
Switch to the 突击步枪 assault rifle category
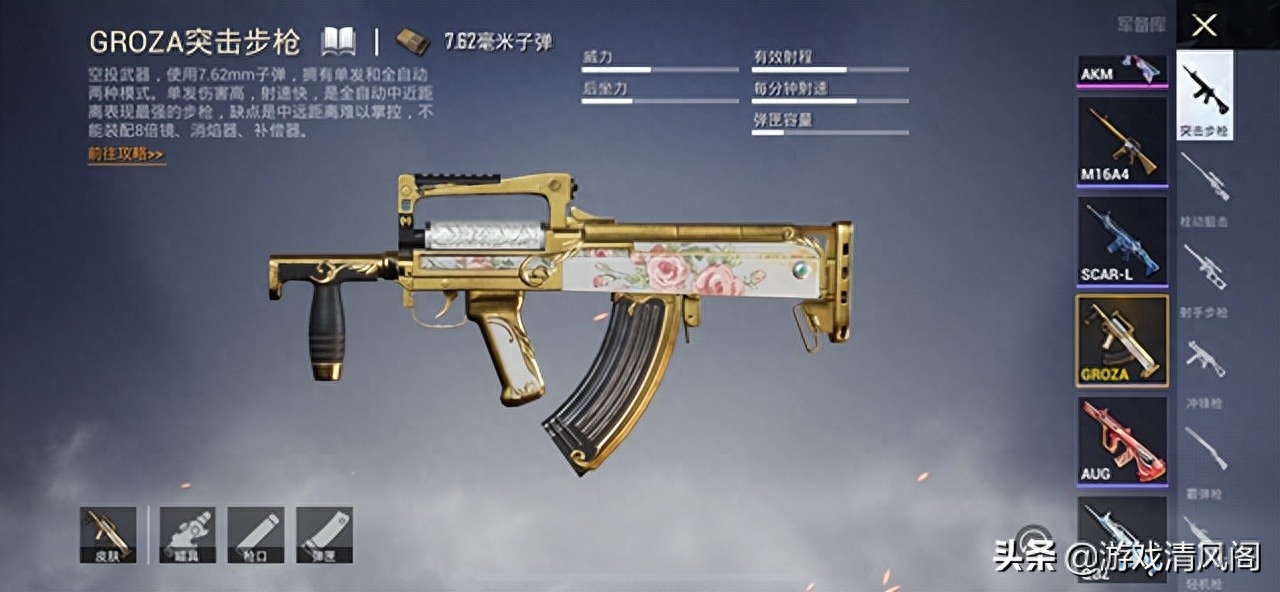click(1204, 96)
